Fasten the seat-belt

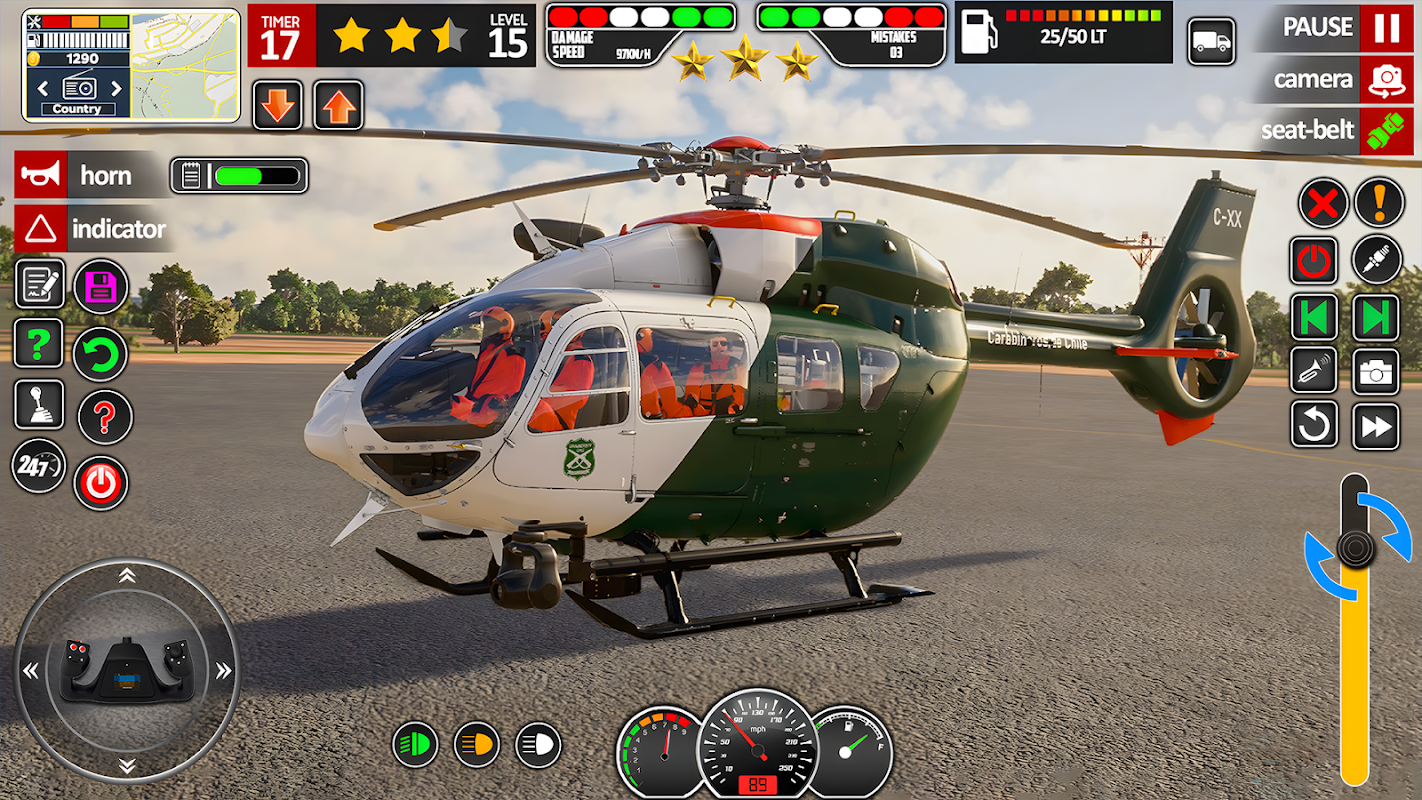click(1385, 131)
